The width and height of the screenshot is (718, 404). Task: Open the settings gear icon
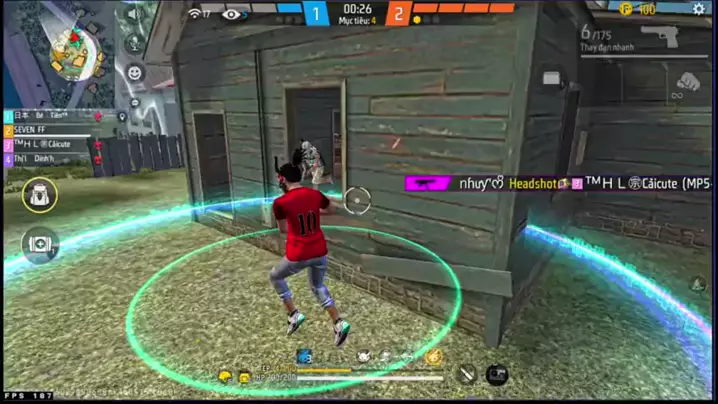coord(698,9)
